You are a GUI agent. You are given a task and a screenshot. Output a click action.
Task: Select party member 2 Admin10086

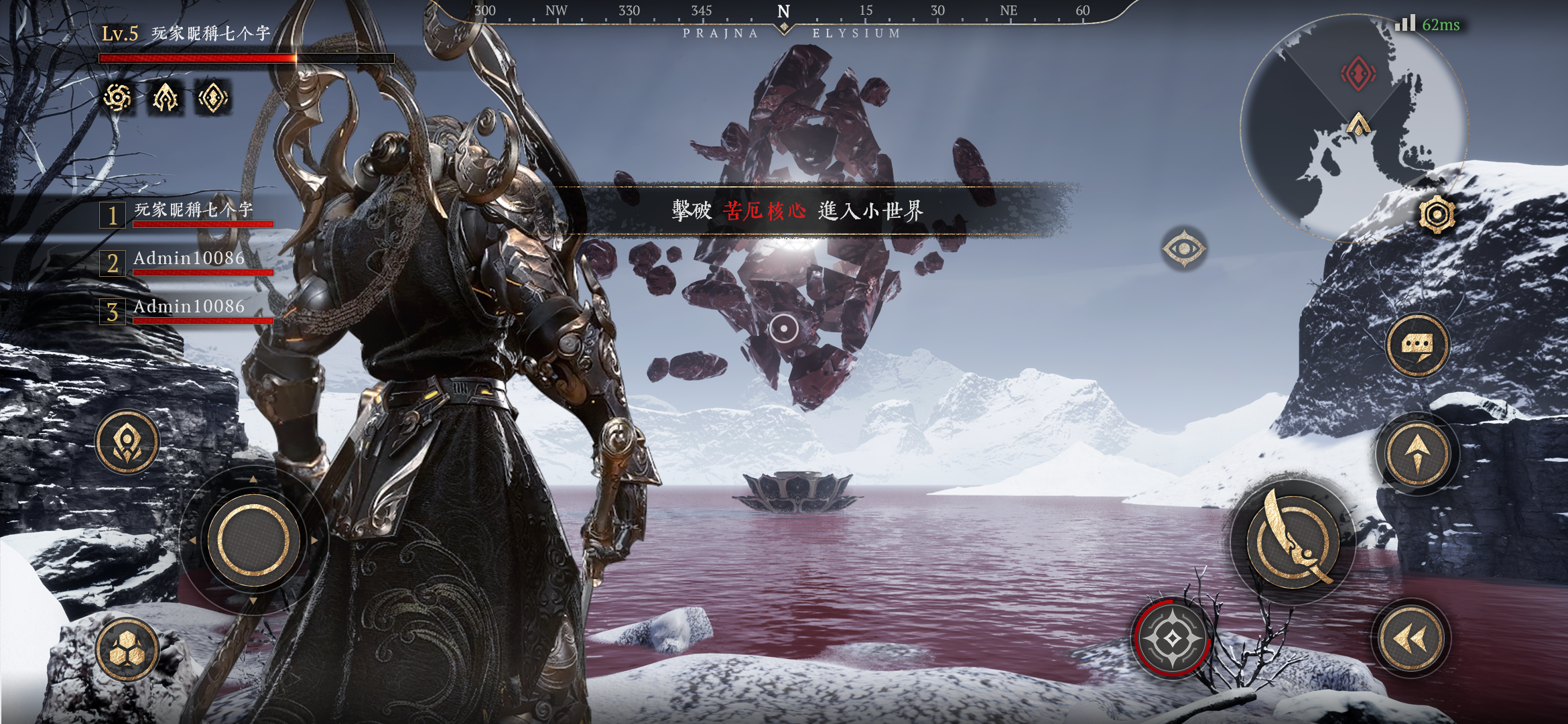(x=188, y=263)
